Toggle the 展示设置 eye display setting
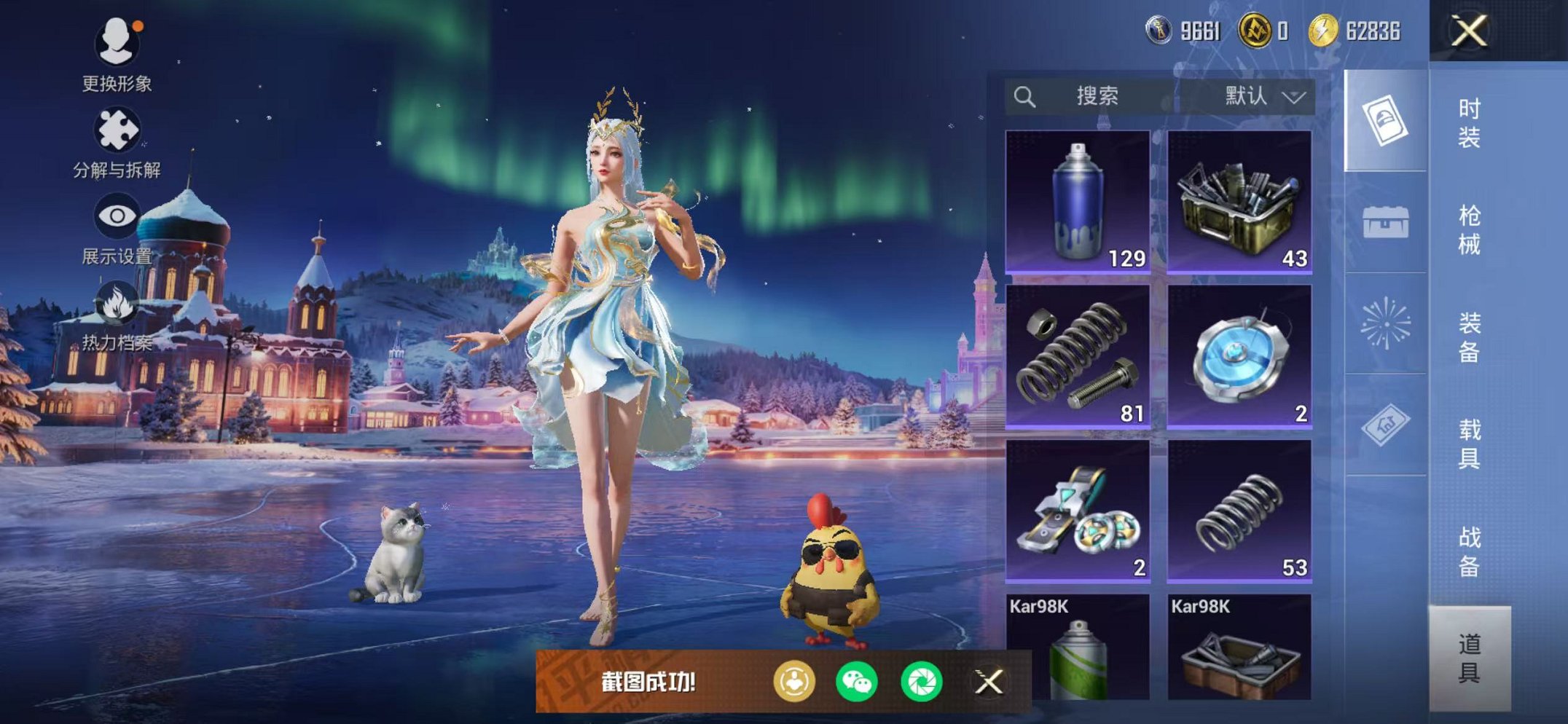 117,216
